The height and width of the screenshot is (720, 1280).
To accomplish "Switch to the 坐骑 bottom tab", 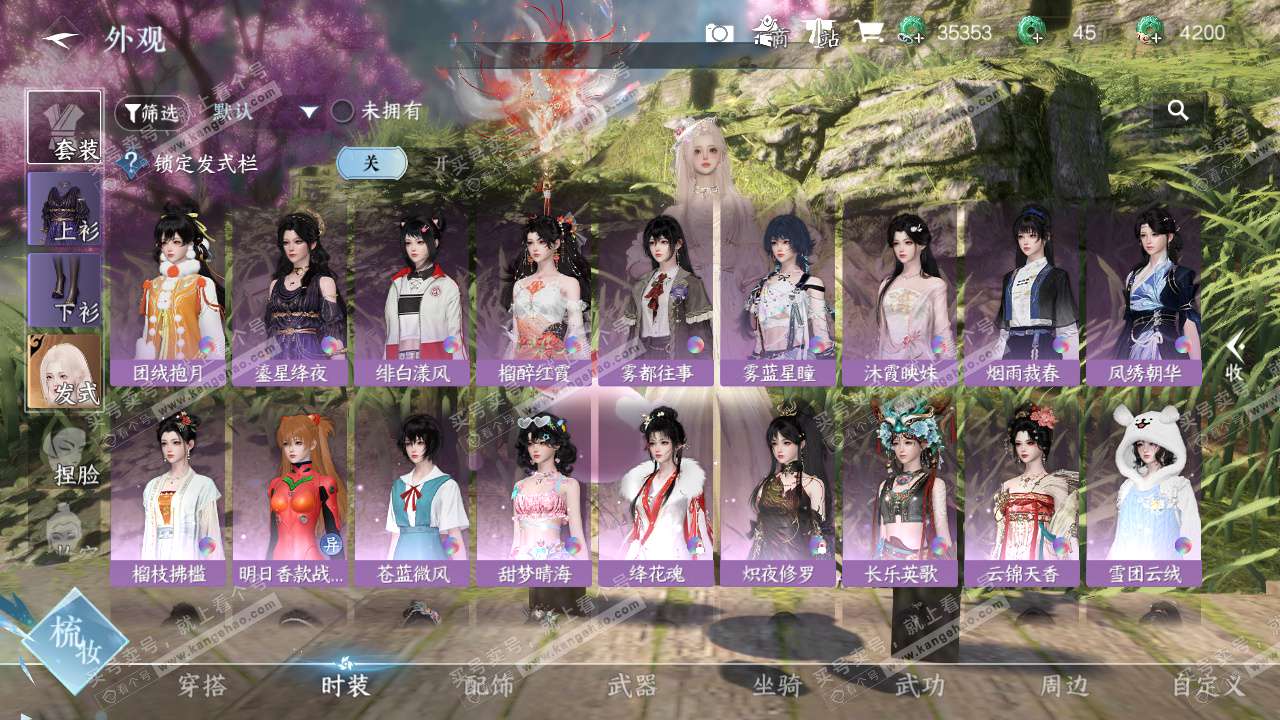I will 777,686.
